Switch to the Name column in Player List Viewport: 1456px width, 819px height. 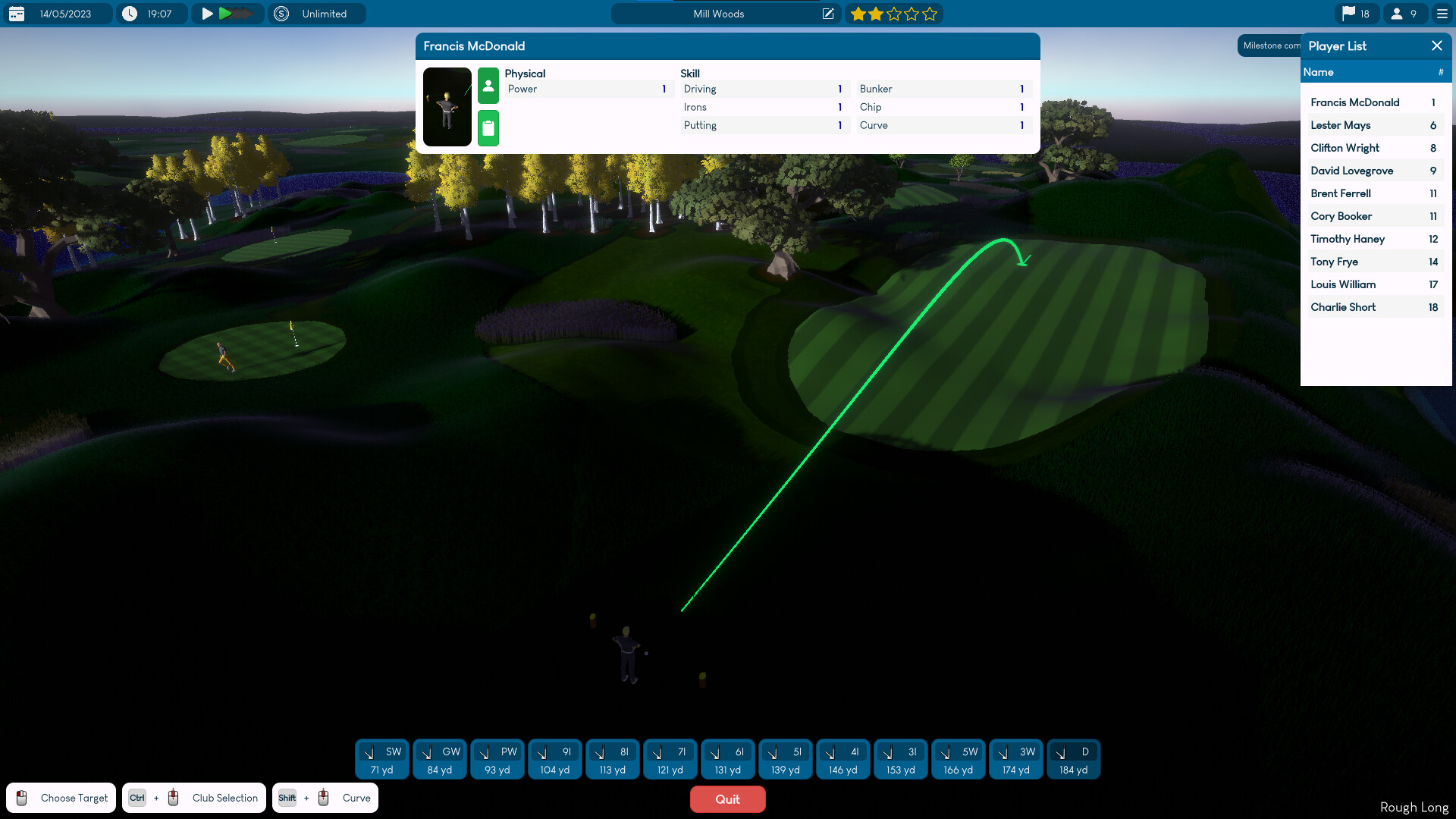pos(1319,71)
